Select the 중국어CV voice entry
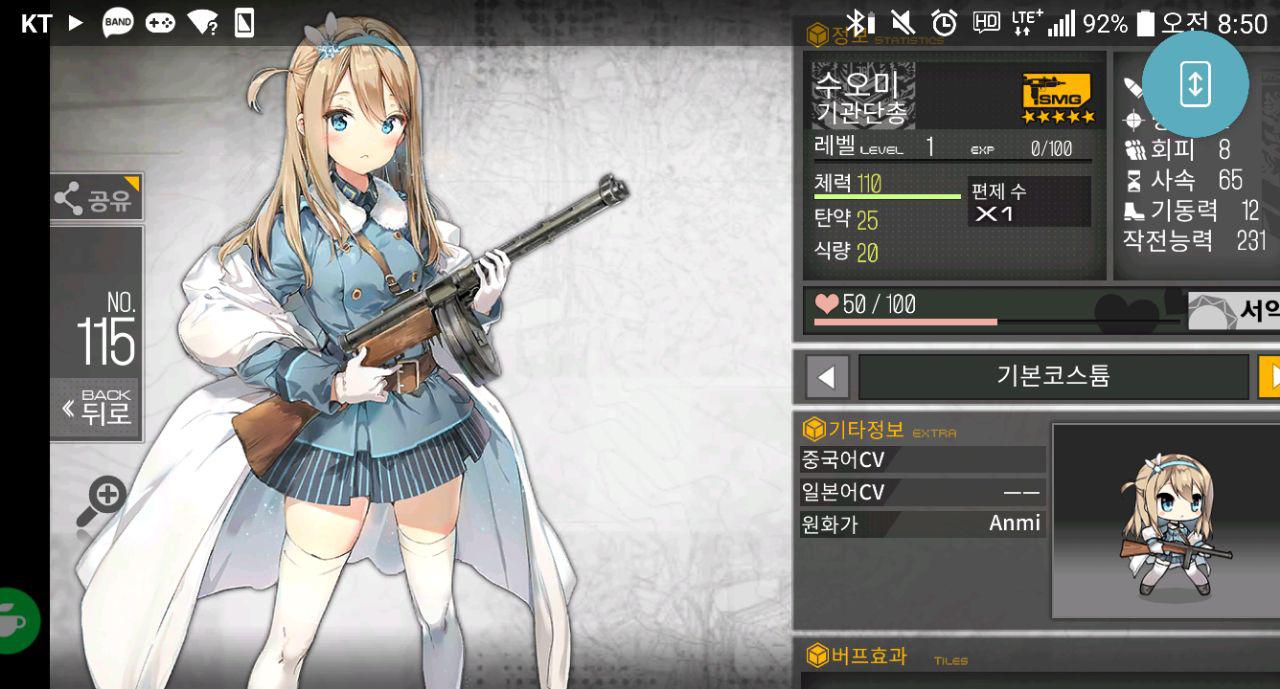Image resolution: width=1280 pixels, height=689 pixels. pos(921,460)
